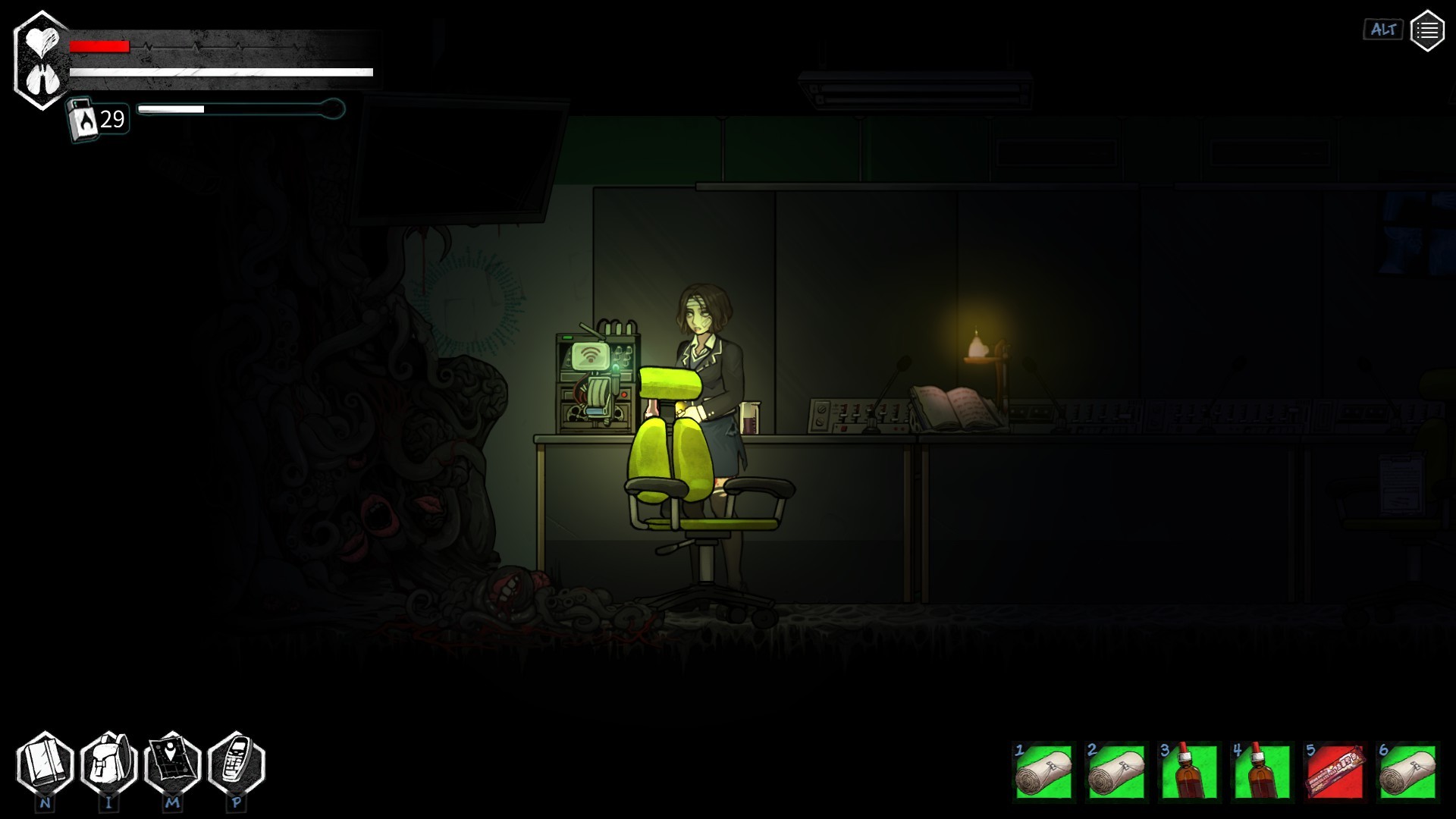Screen dimensions: 1456x819
Task: Open the mobile phone icon
Action: pyautogui.click(x=236, y=764)
